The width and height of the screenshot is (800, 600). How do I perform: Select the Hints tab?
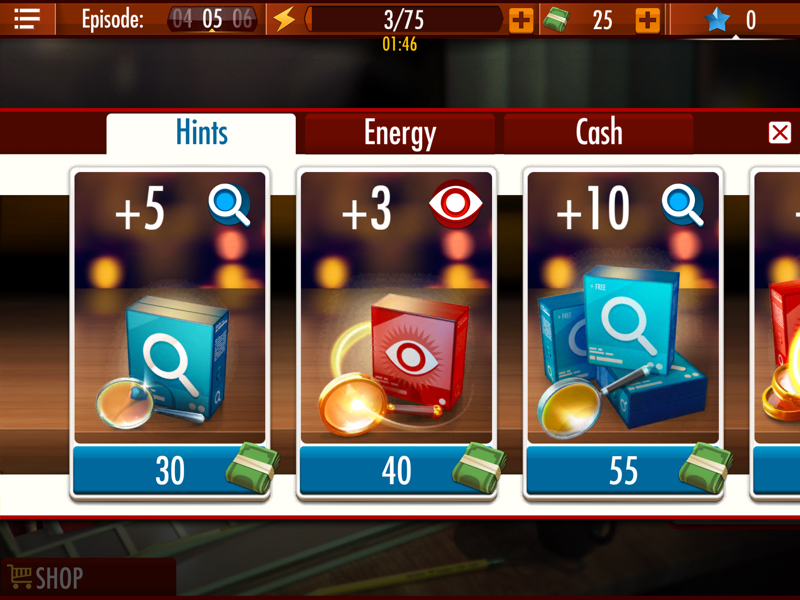pyautogui.click(x=201, y=133)
